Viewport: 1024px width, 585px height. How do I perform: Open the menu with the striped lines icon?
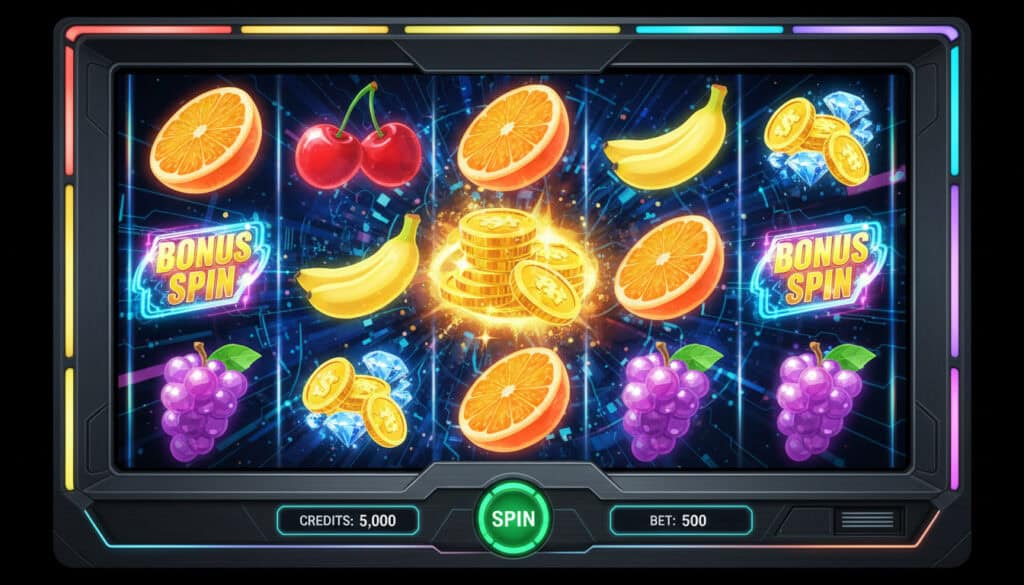(867, 520)
